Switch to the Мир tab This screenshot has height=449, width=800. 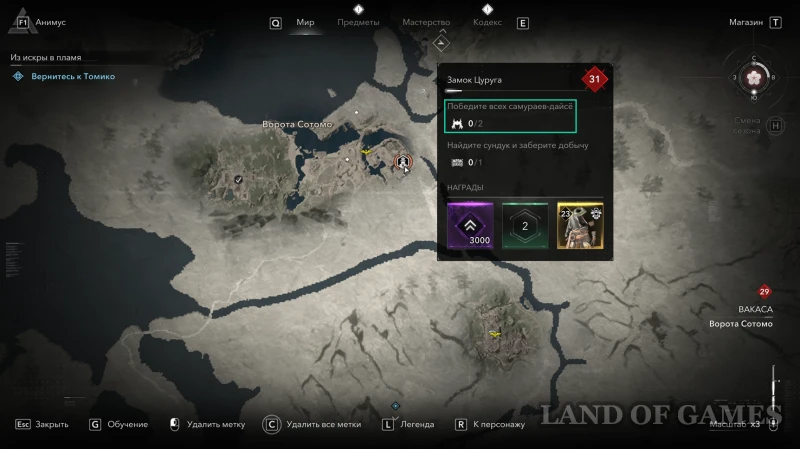[x=305, y=22]
